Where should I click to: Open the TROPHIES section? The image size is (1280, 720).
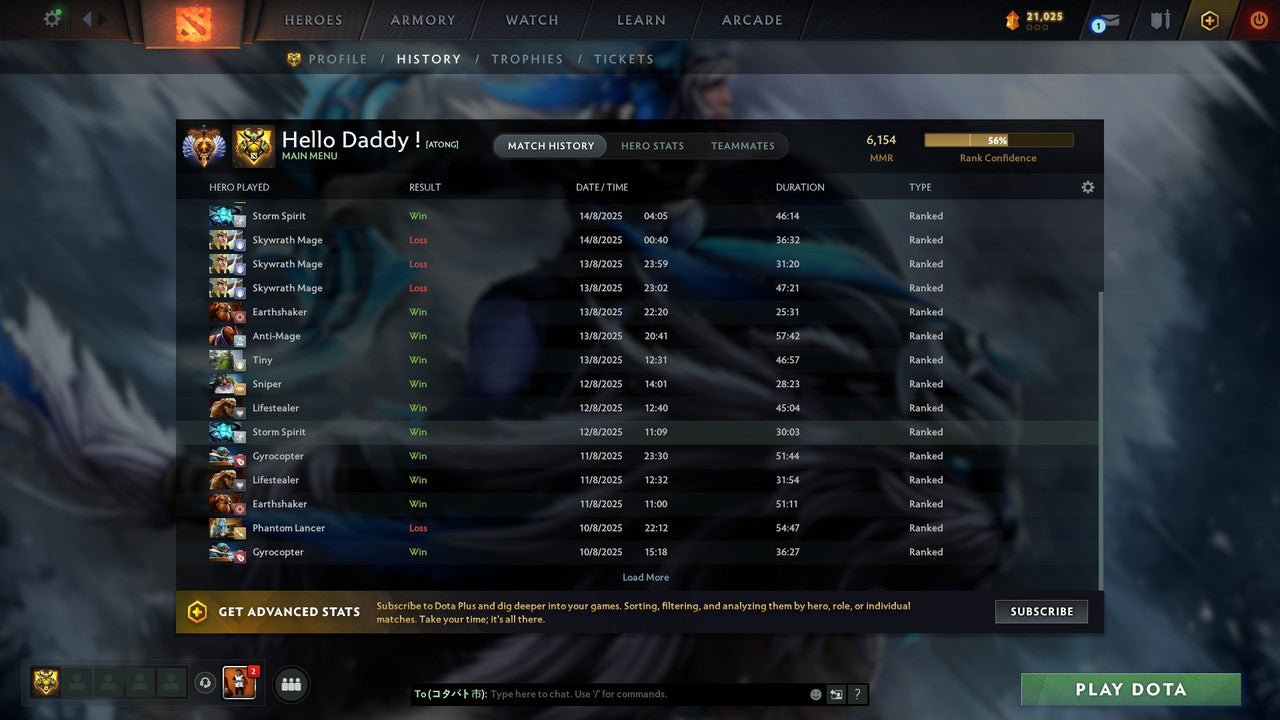click(x=527, y=59)
